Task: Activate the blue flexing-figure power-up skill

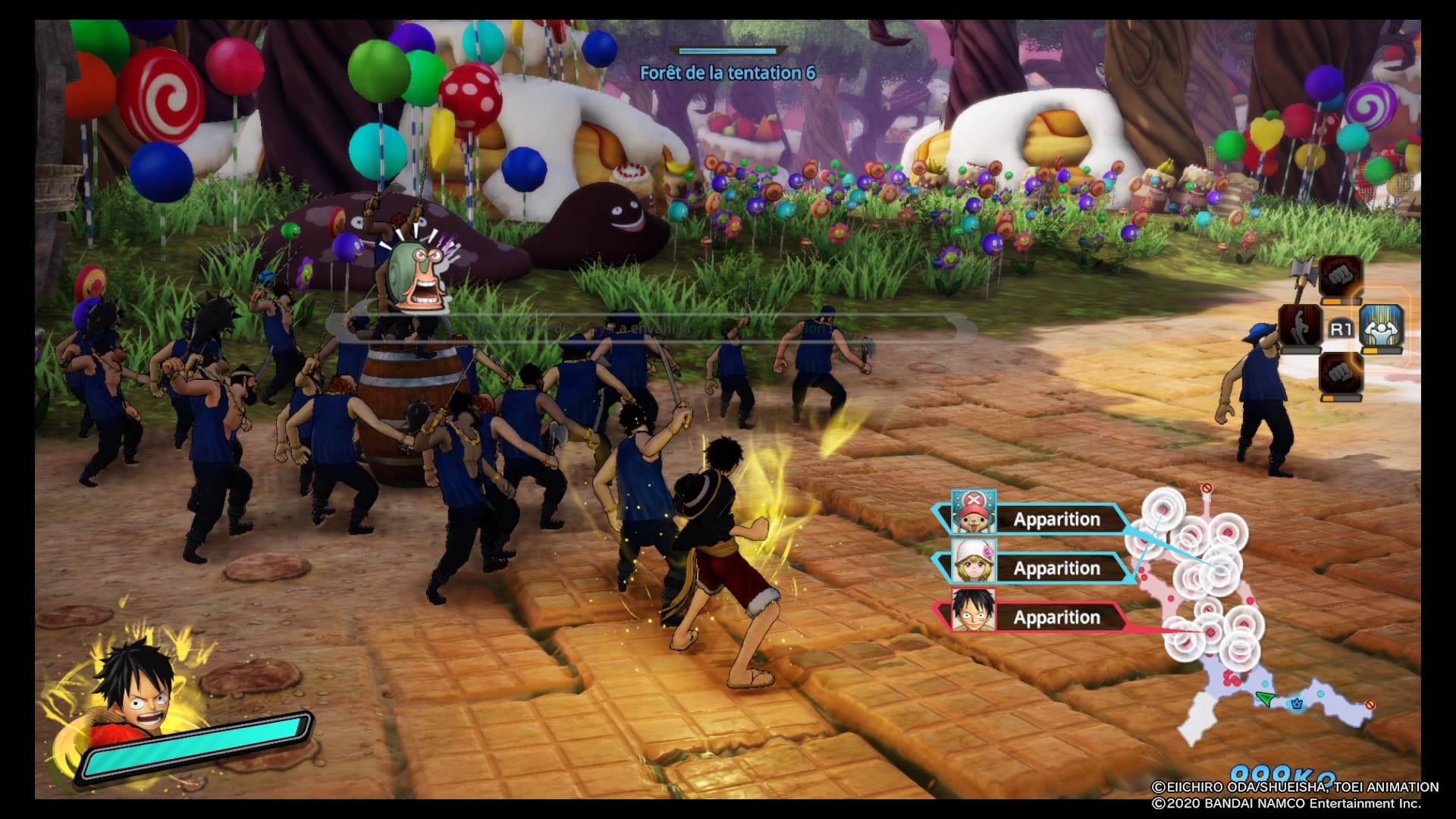Action: point(1381,329)
